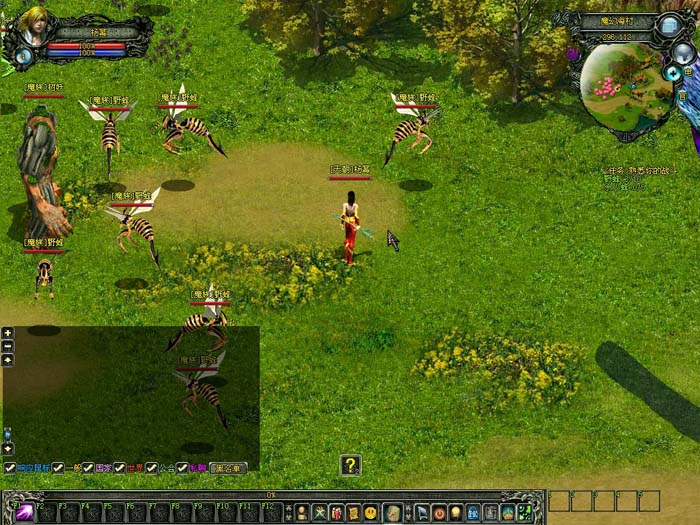Click the yellow smiley face icon
Viewport: 700px width, 525px height.
[371, 512]
